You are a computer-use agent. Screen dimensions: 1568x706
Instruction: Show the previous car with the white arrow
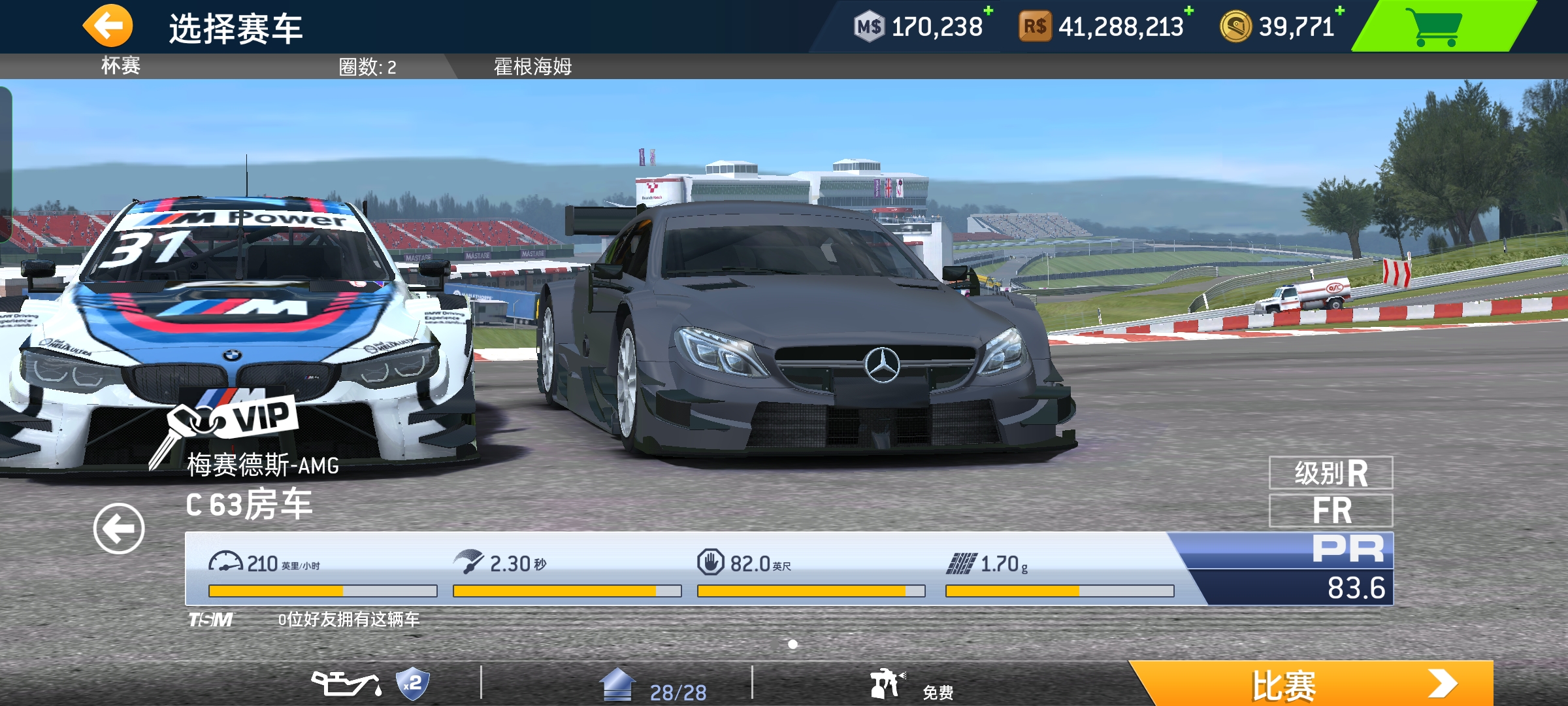[x=119, y=529]
